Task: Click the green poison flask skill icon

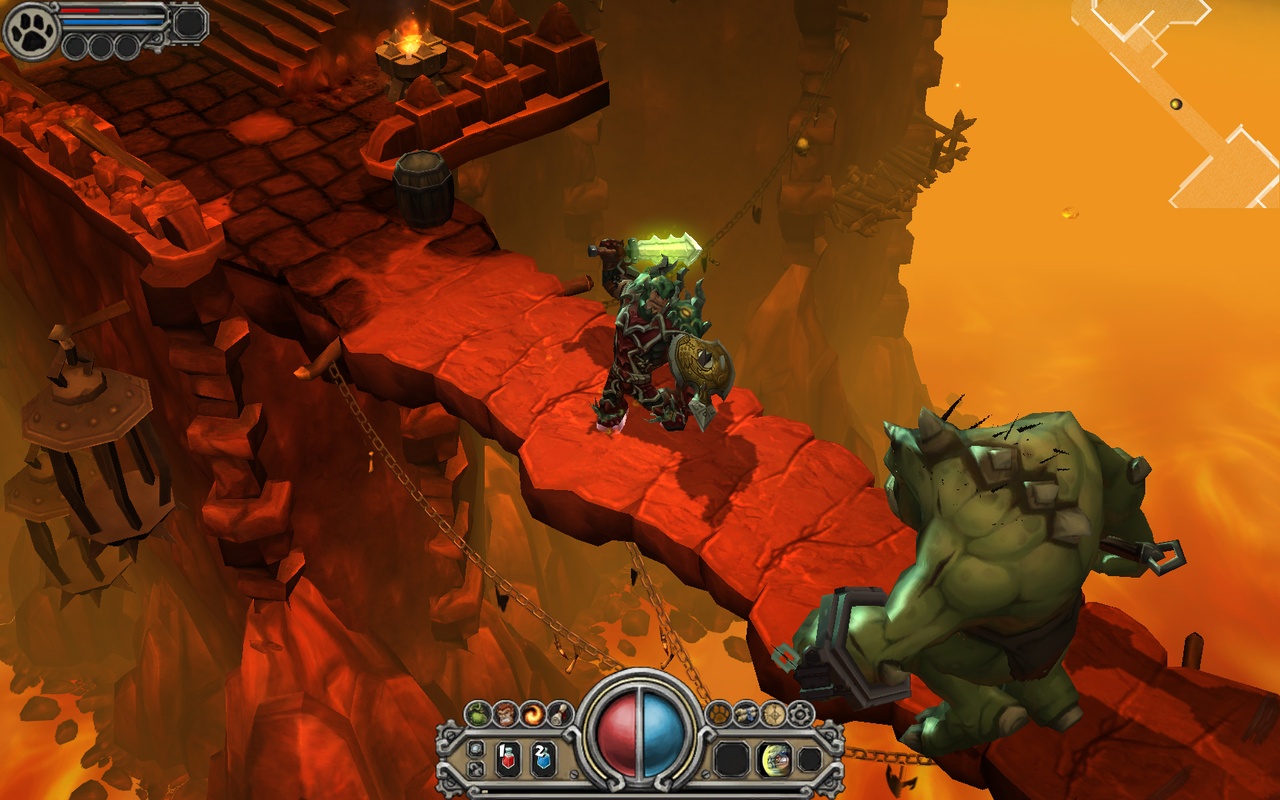Action: 478,713
